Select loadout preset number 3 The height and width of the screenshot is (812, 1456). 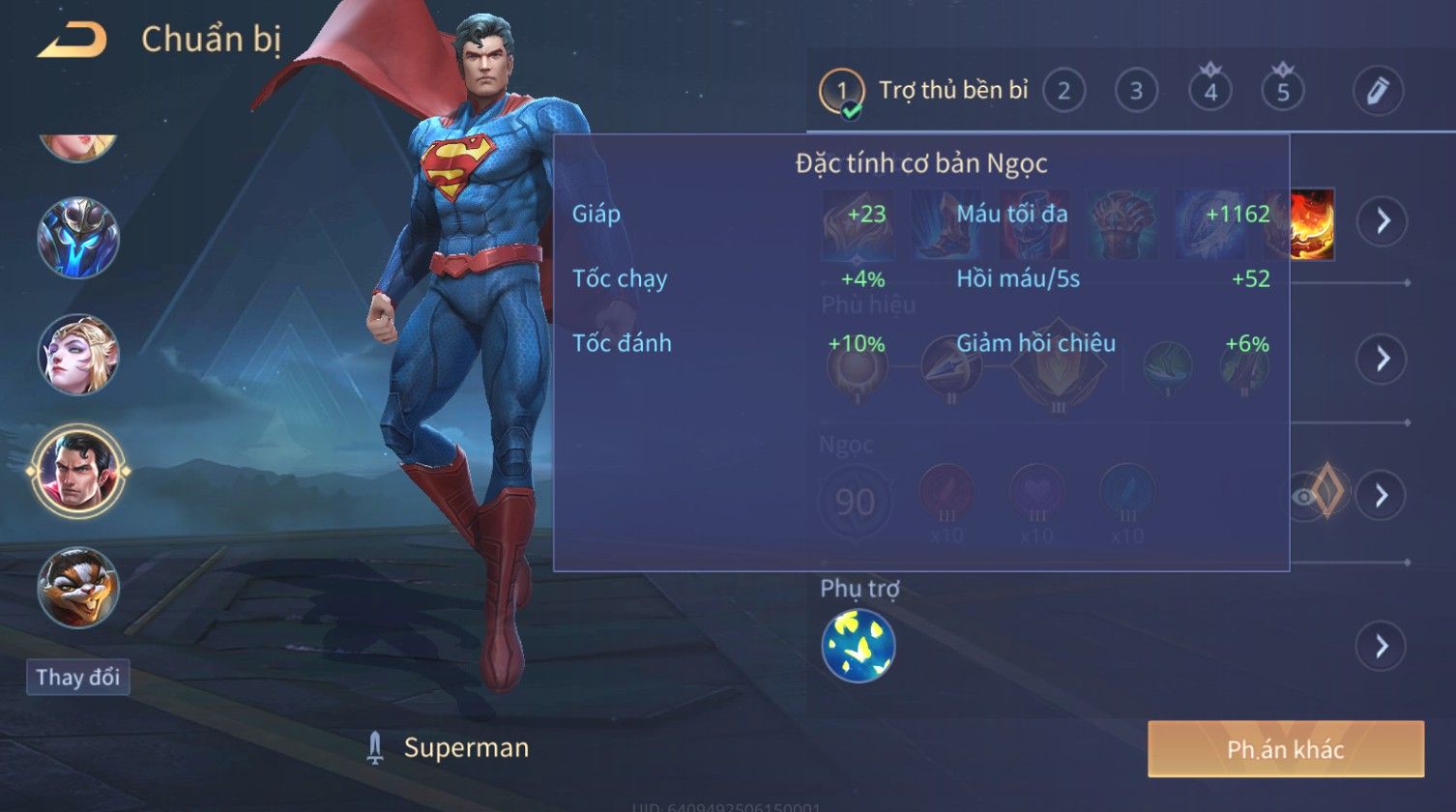1136,92
